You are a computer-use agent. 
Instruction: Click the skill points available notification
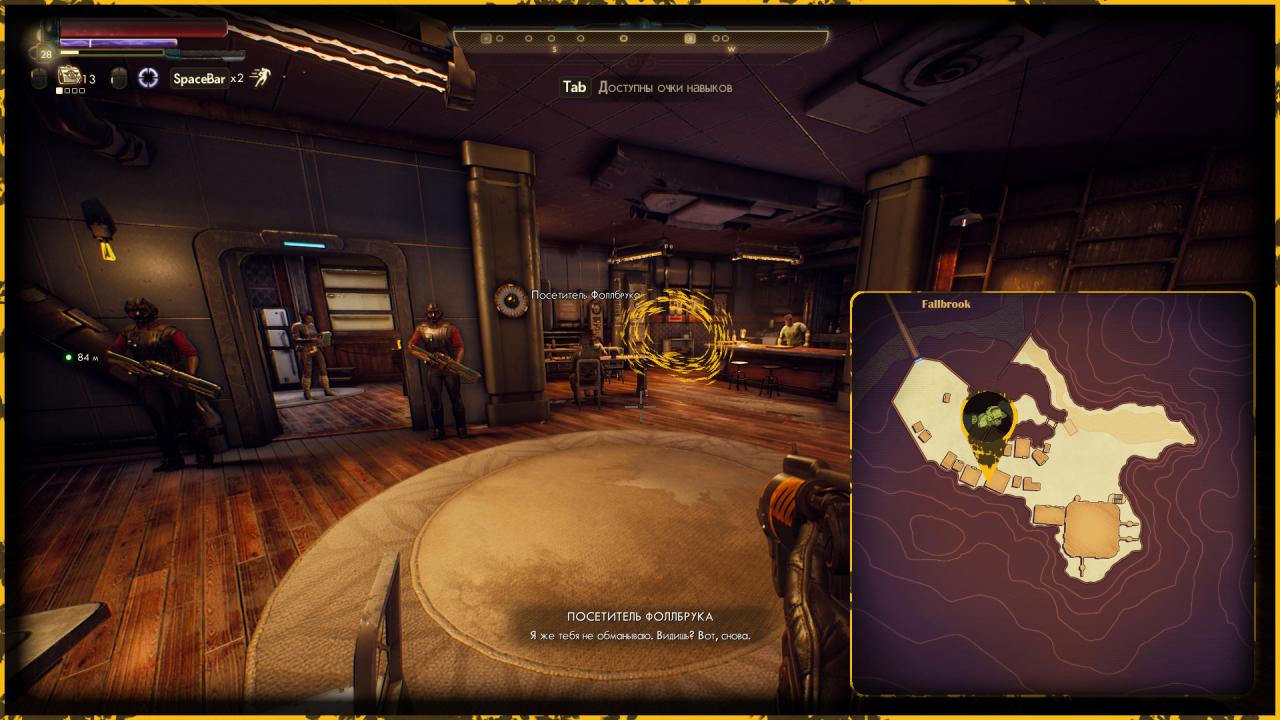647,87
